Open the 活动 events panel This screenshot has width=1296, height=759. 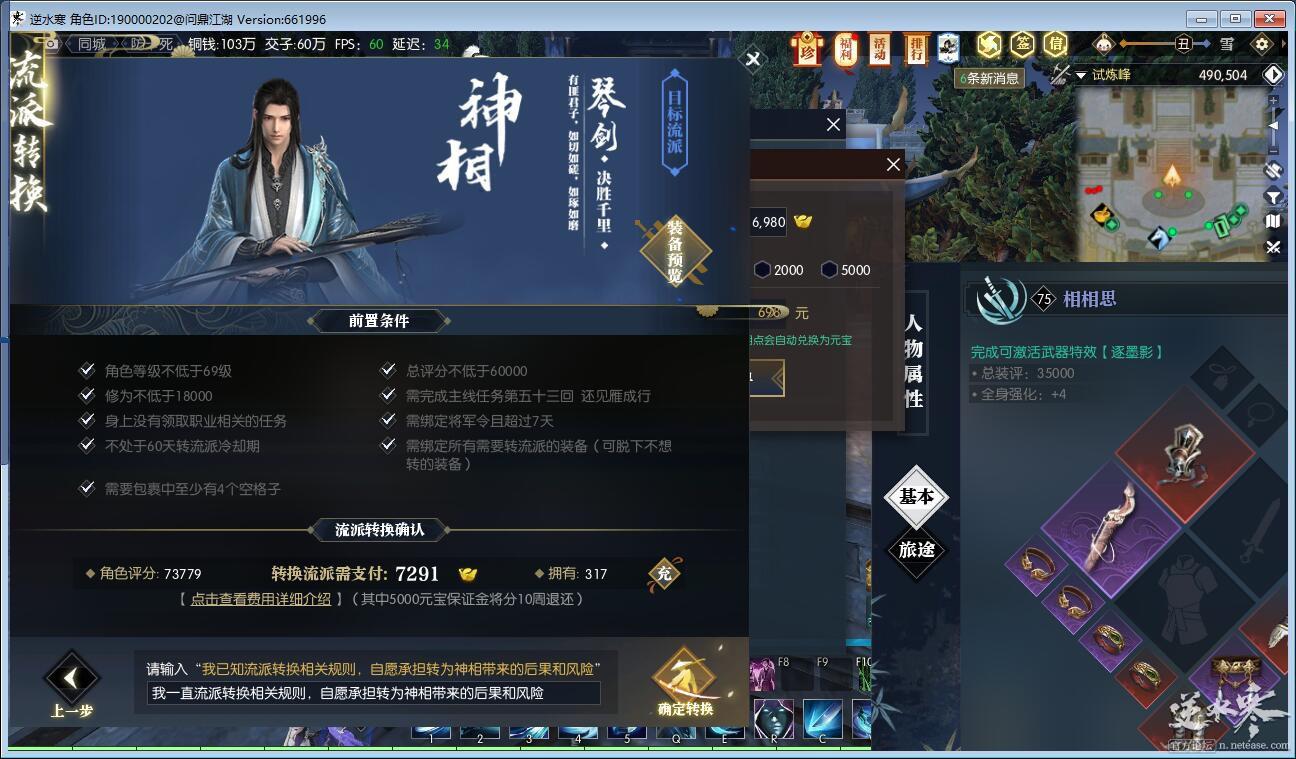click(878, 47)
